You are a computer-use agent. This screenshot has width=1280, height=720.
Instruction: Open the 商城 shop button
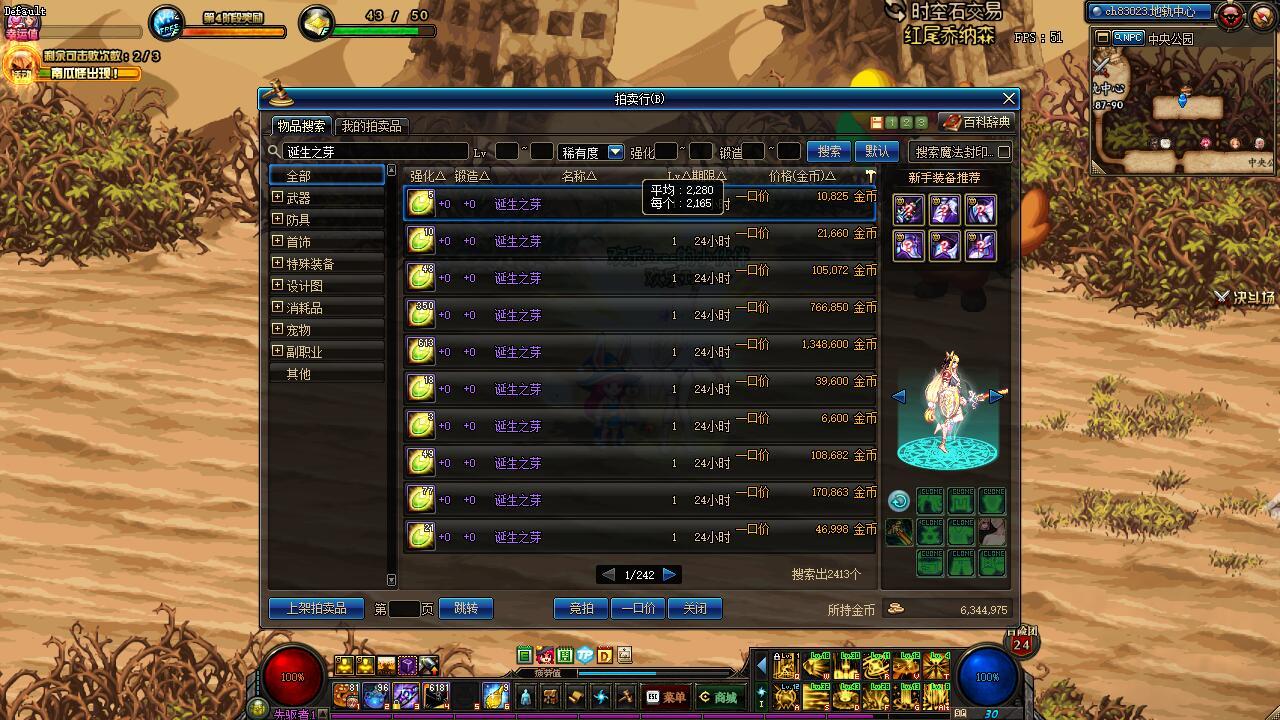(x=719, y=697)
